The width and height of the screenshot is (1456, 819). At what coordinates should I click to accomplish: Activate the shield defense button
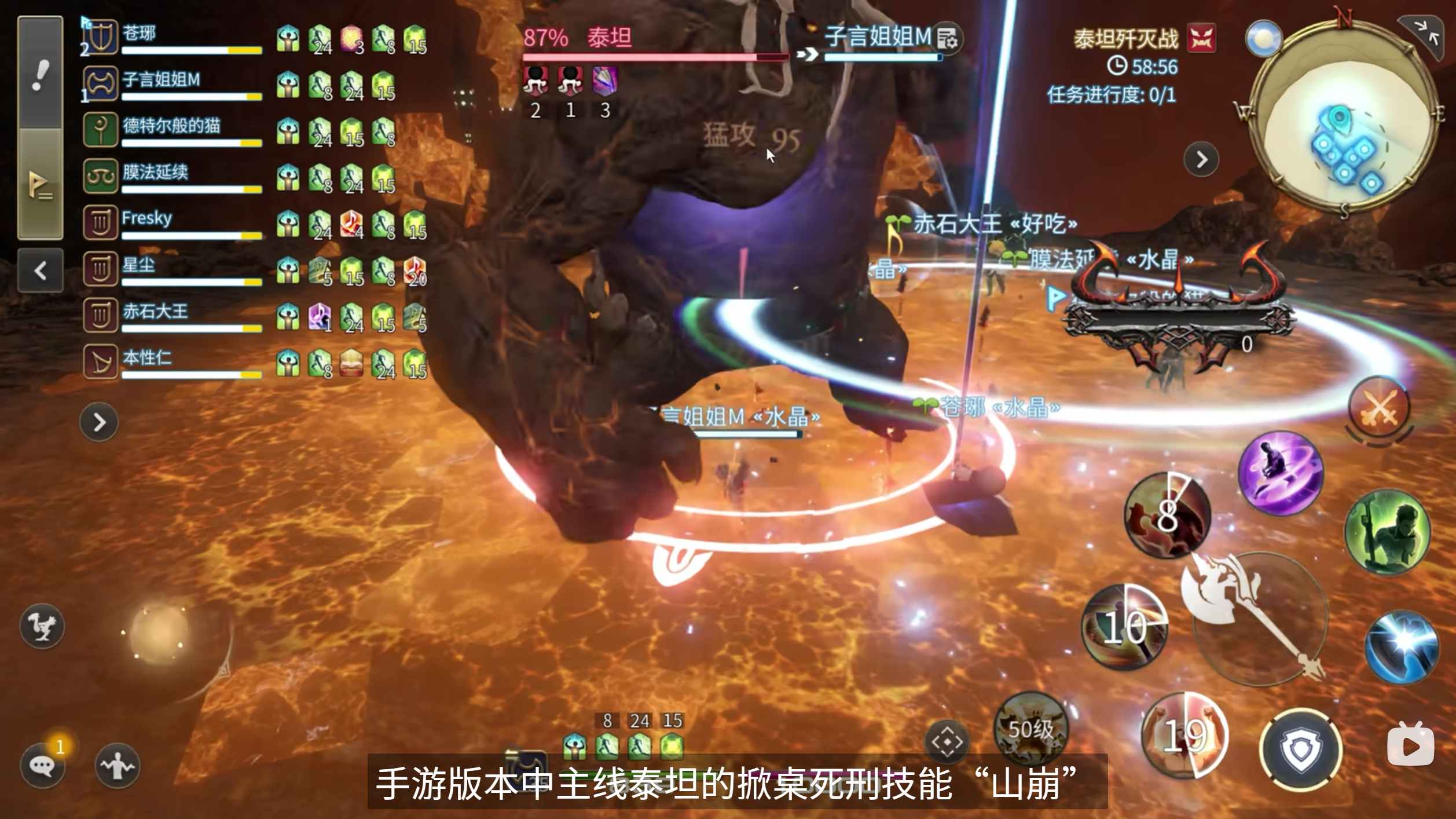pos(1301,749)
